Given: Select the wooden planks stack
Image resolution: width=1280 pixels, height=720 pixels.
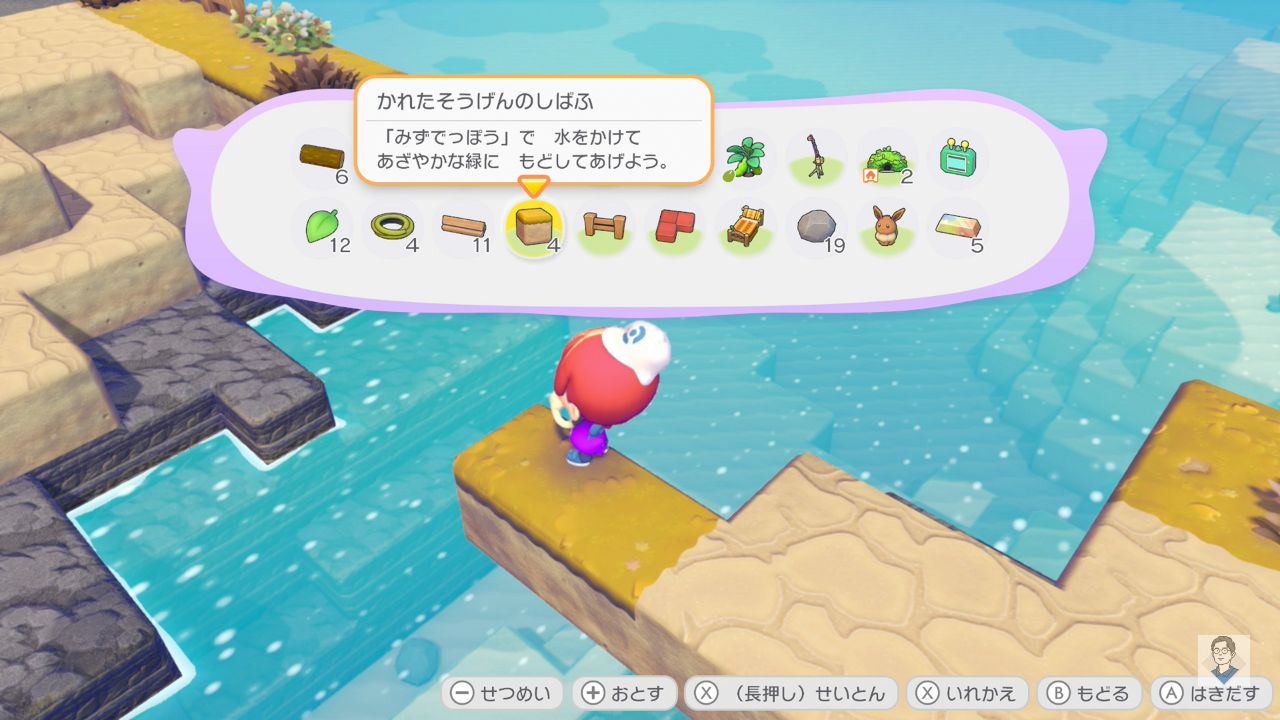Looking at the screenshot, I should 463,228.
